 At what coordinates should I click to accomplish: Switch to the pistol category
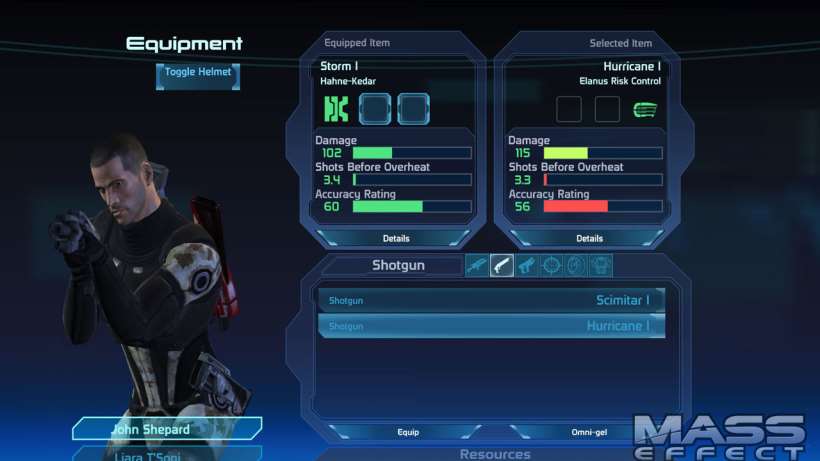point(526,265)
